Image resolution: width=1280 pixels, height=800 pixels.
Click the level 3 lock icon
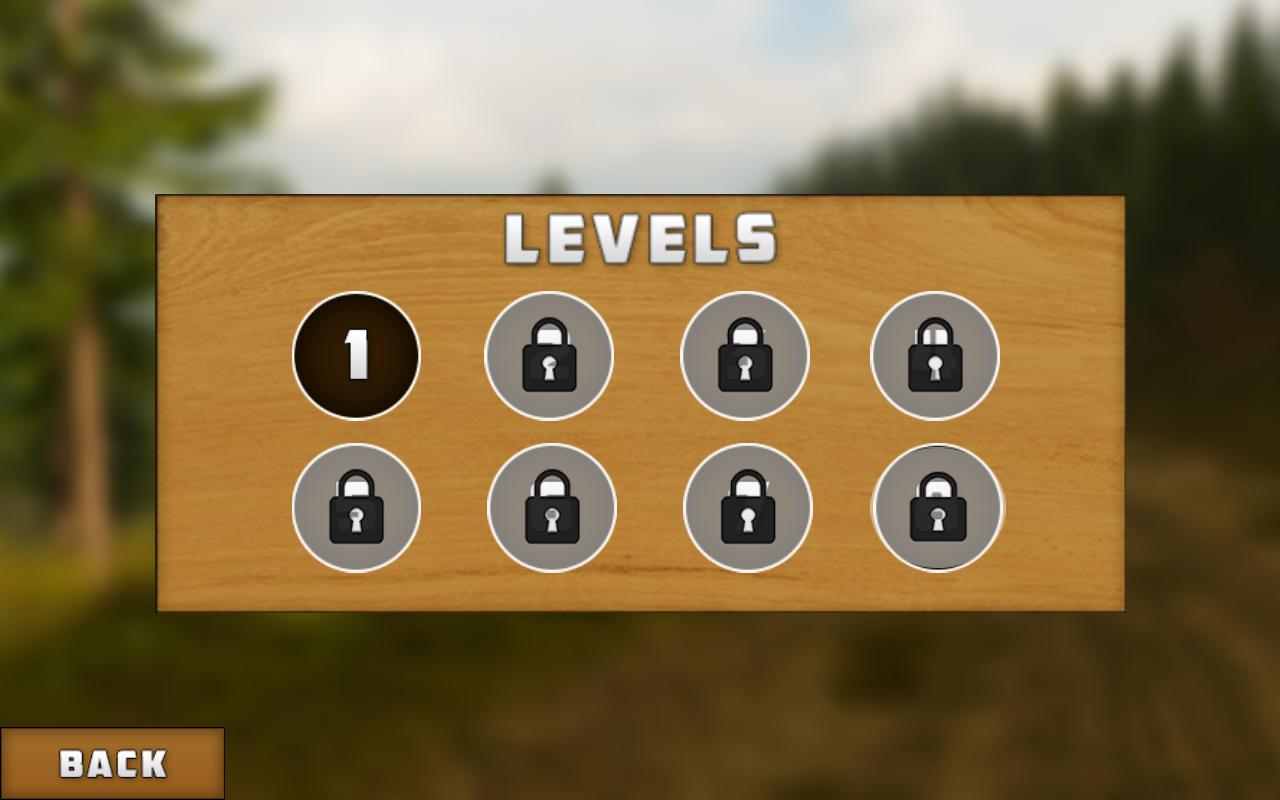744,355
